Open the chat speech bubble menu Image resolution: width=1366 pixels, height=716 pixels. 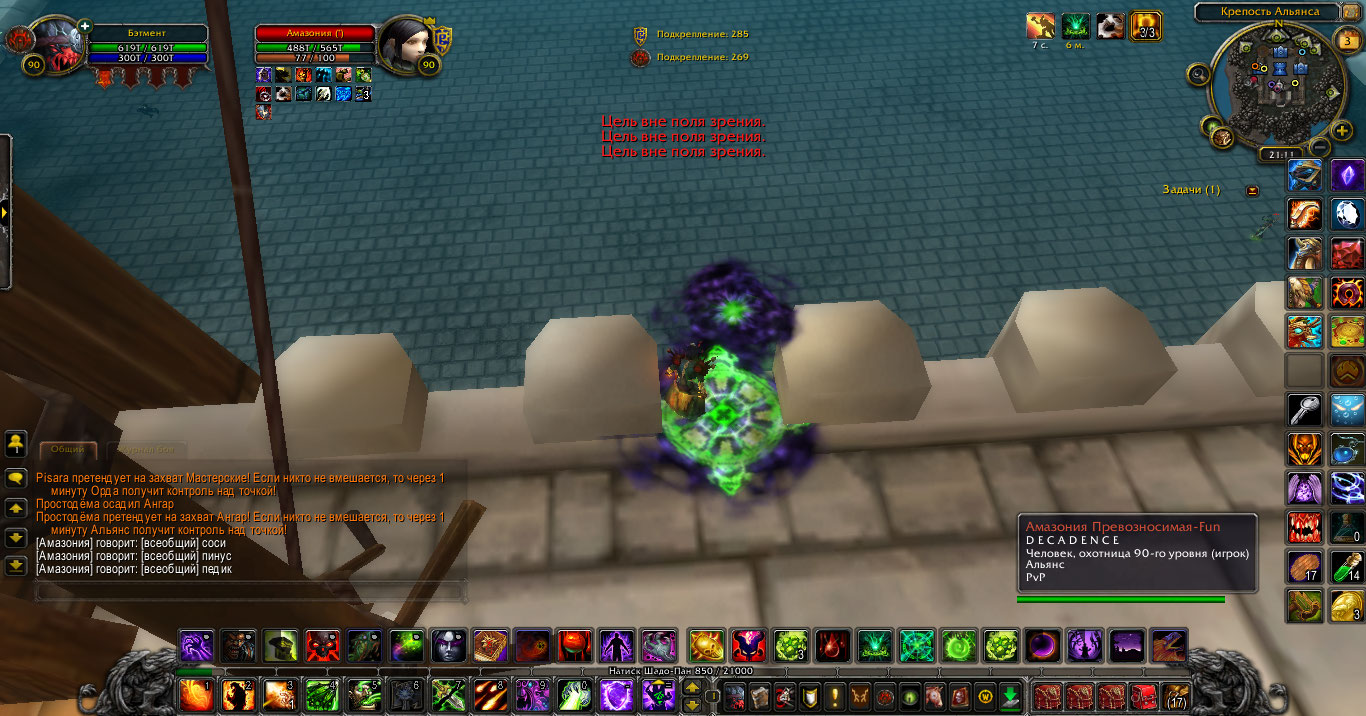pyautogui.click(x=16, y=479)
